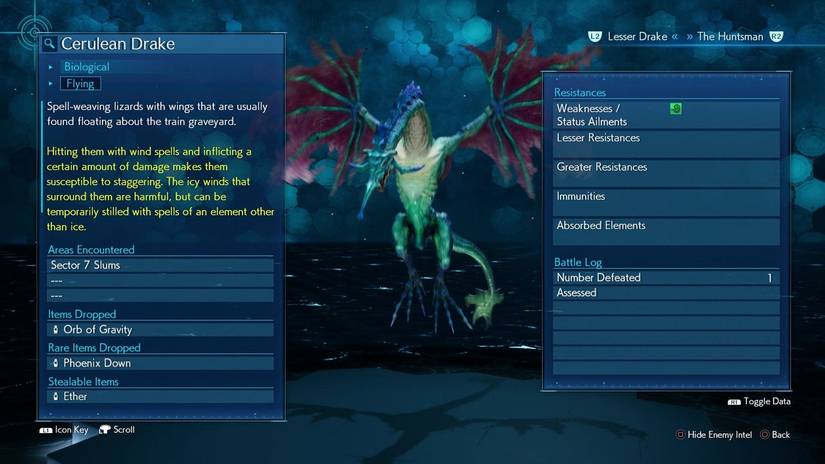Select the Absorbed Elements row
Viewport: 825px width, 464px height.
click(665, 231)
